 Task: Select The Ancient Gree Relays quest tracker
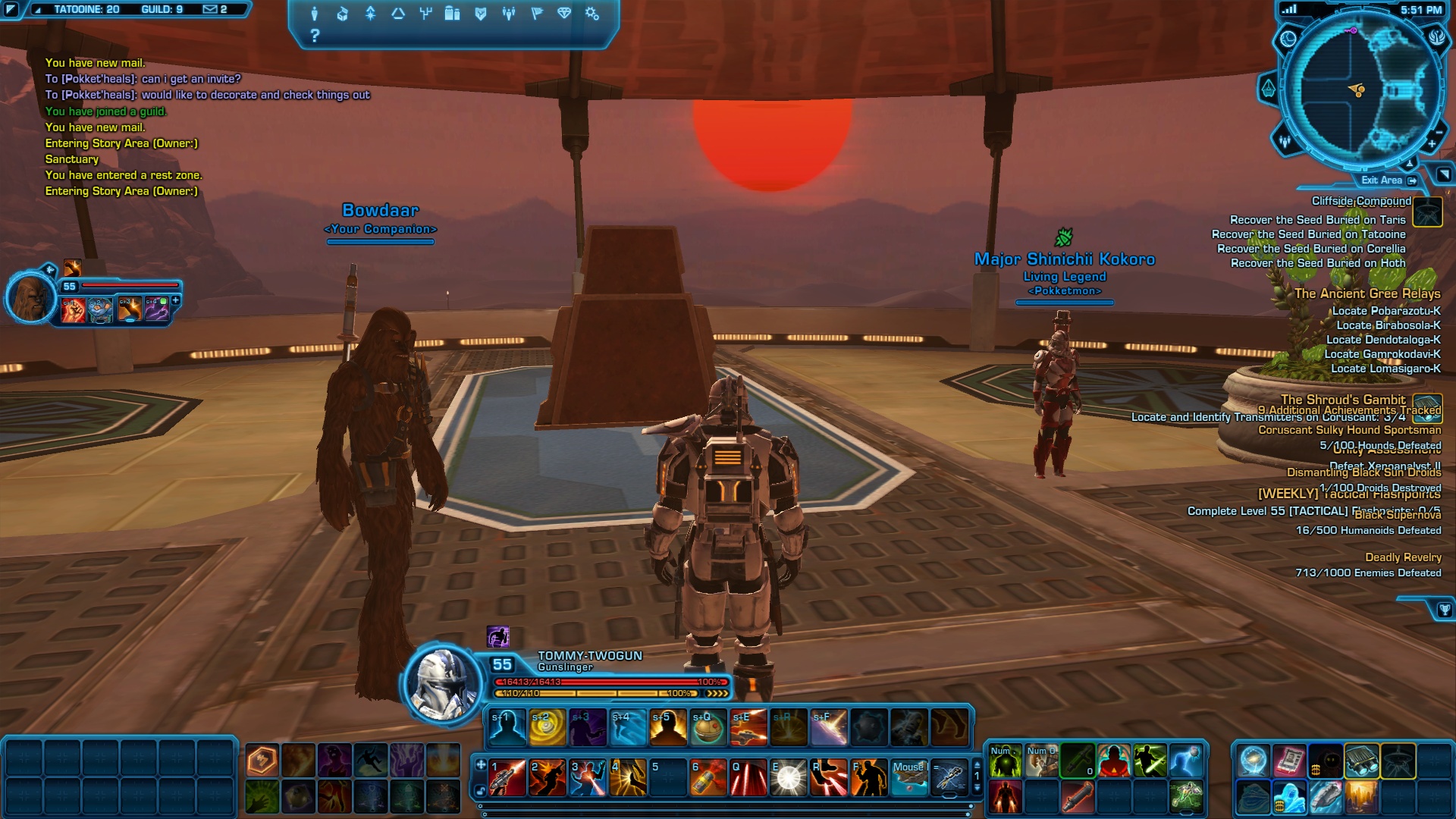point(1367,293)
